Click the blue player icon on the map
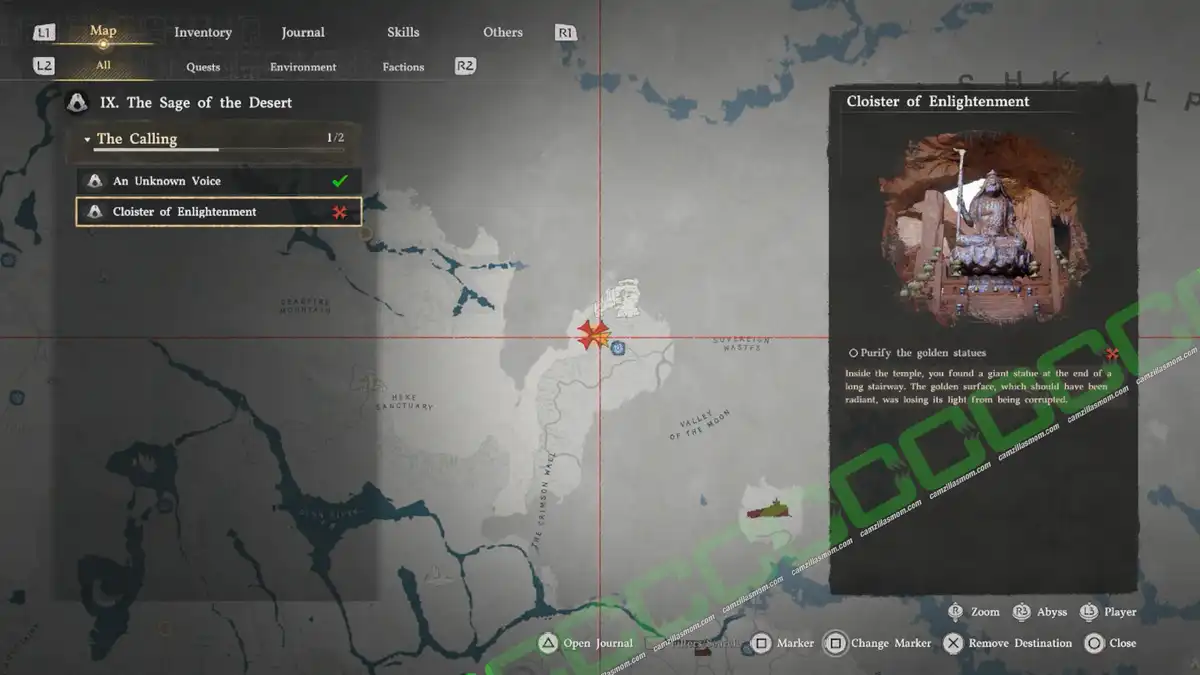This screenshot has width=1200, height=675. (x=619, y=348)
